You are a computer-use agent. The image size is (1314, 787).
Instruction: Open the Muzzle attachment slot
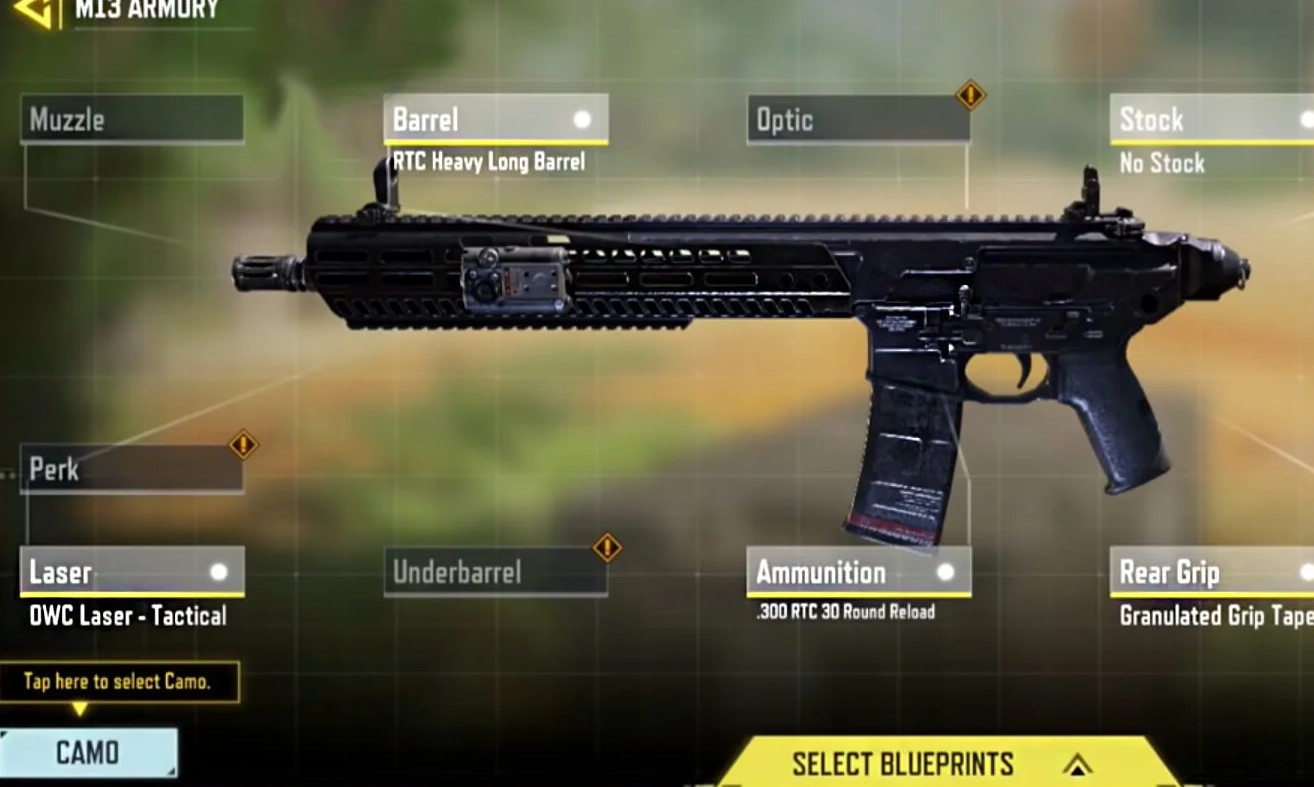pos(130,120)
